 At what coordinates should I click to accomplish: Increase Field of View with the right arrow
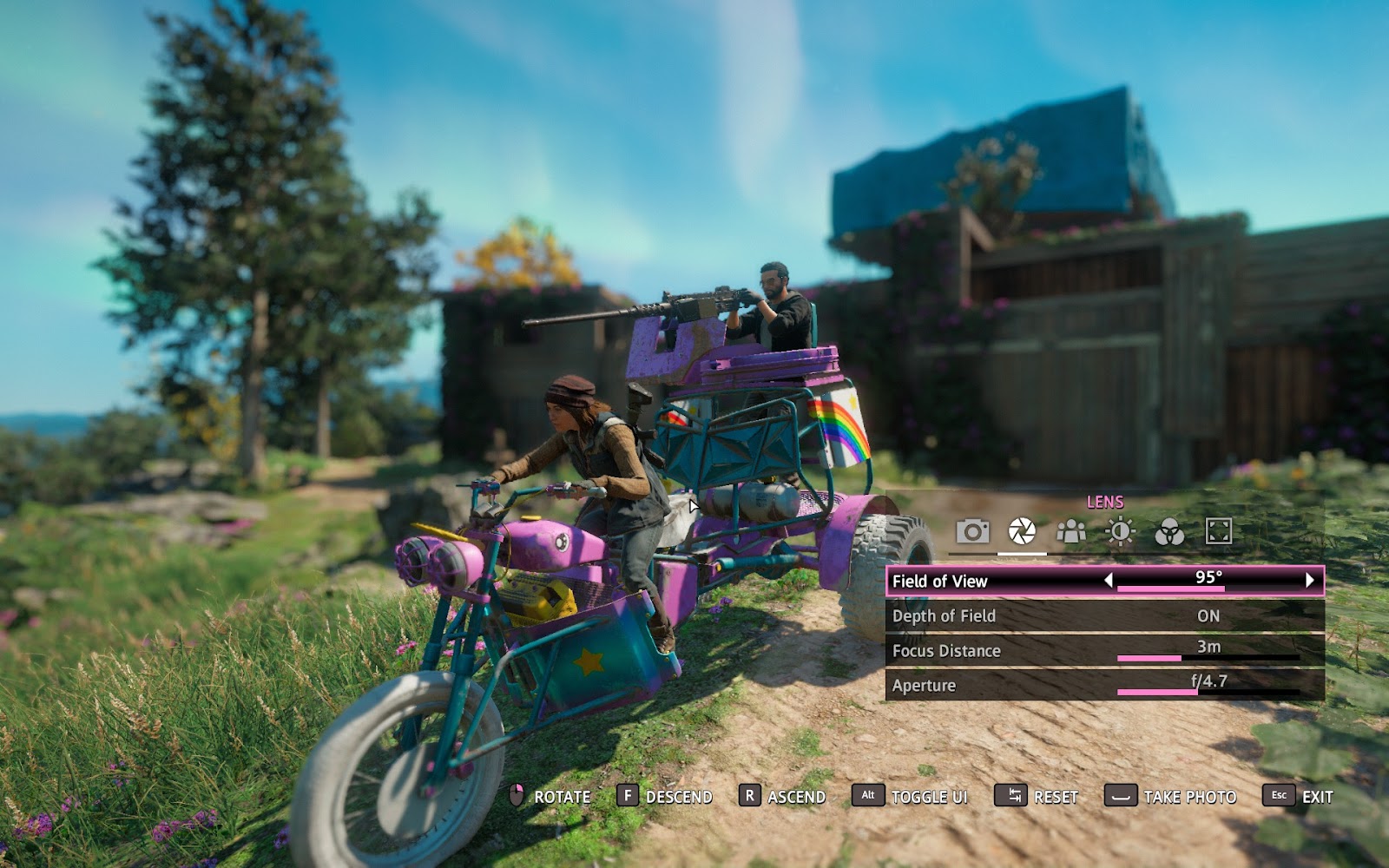pyautogui.click(x=1310, y=580)
